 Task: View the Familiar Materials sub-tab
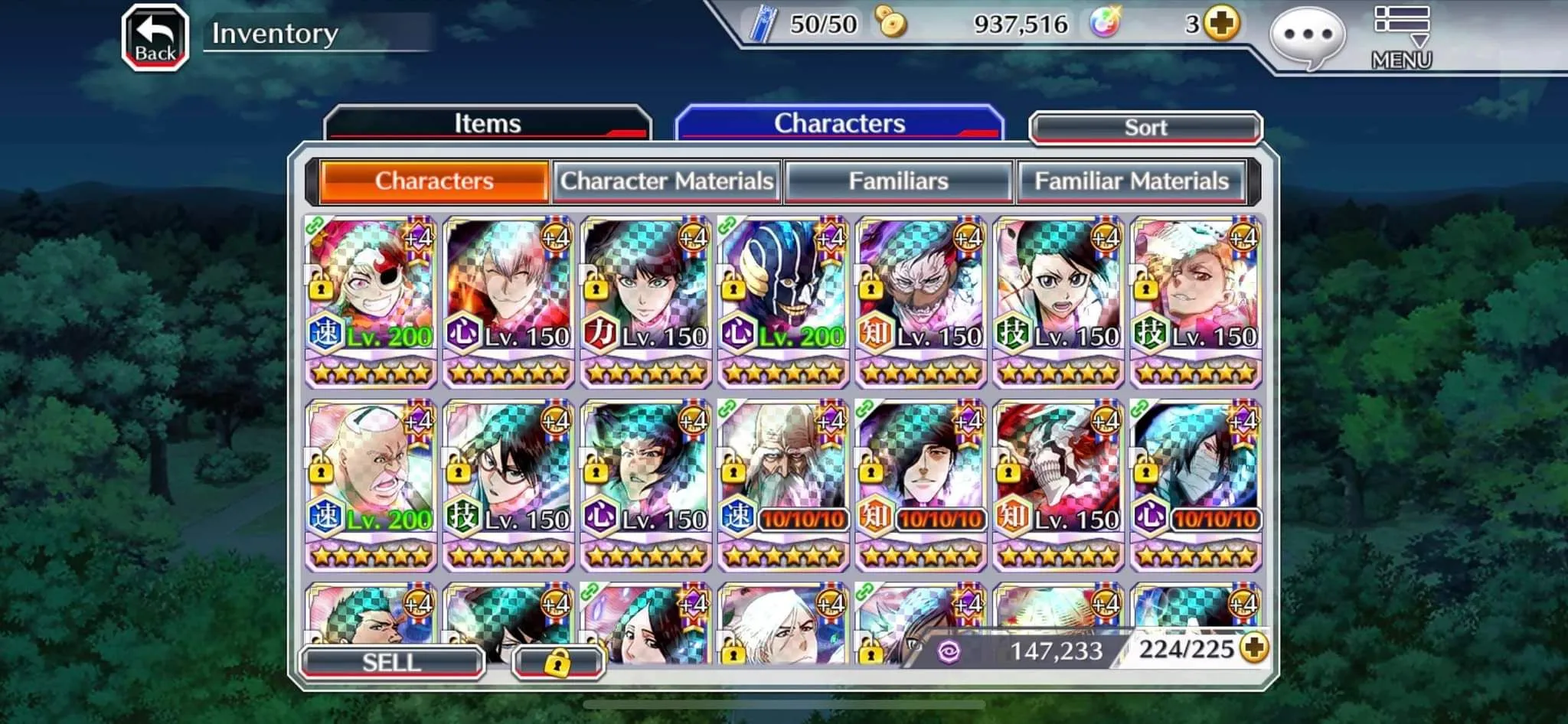1131,181
